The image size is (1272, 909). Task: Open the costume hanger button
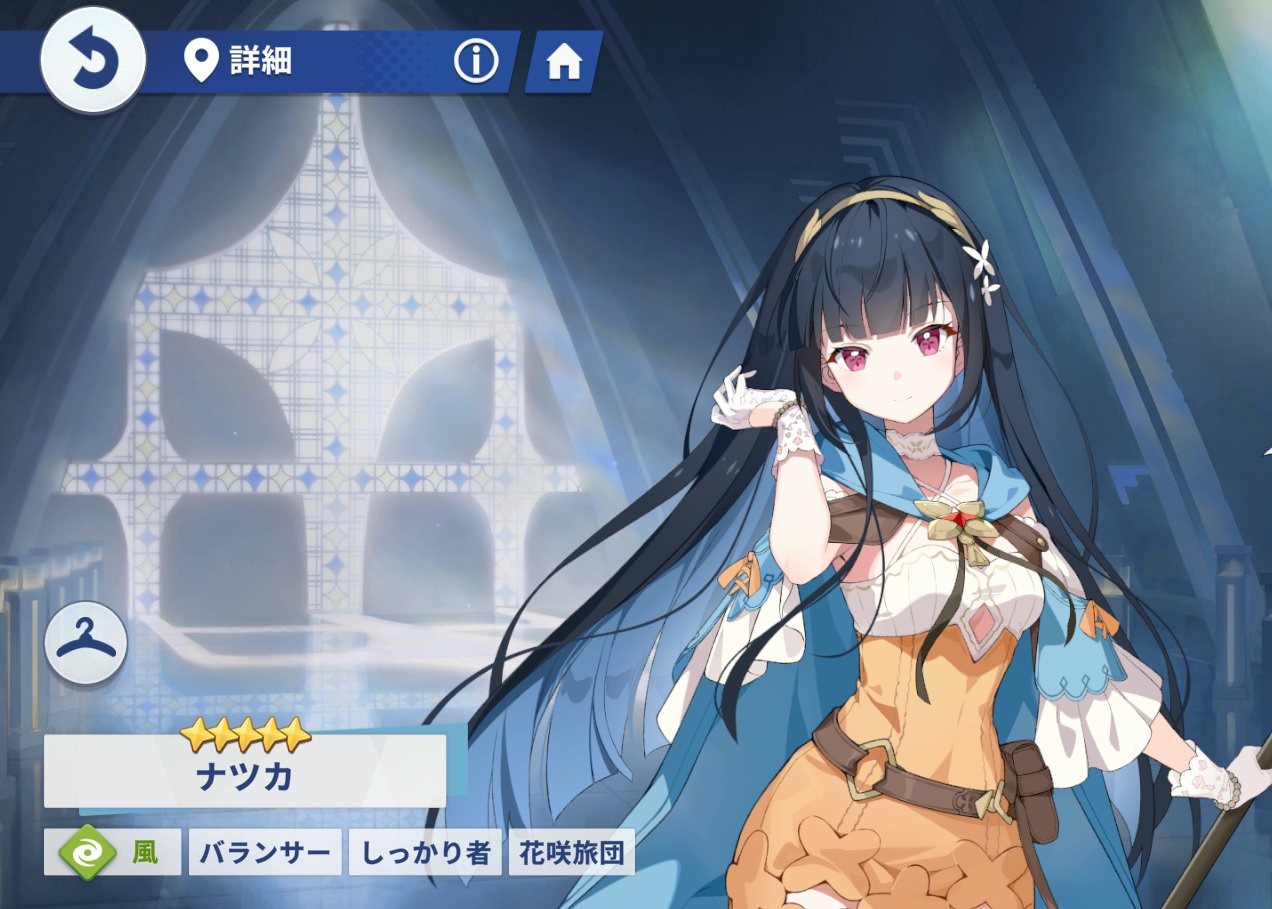point(86,643)
